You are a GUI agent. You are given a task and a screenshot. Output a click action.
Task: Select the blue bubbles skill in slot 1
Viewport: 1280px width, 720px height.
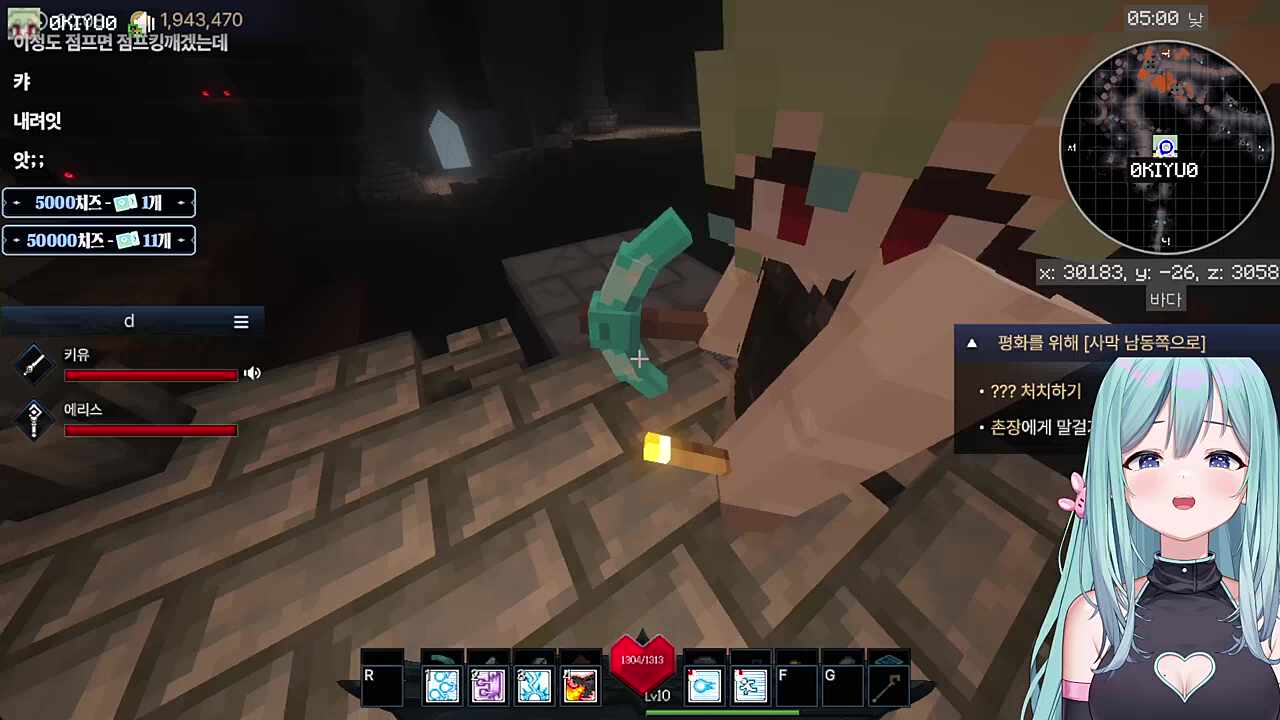click(442, 686)
